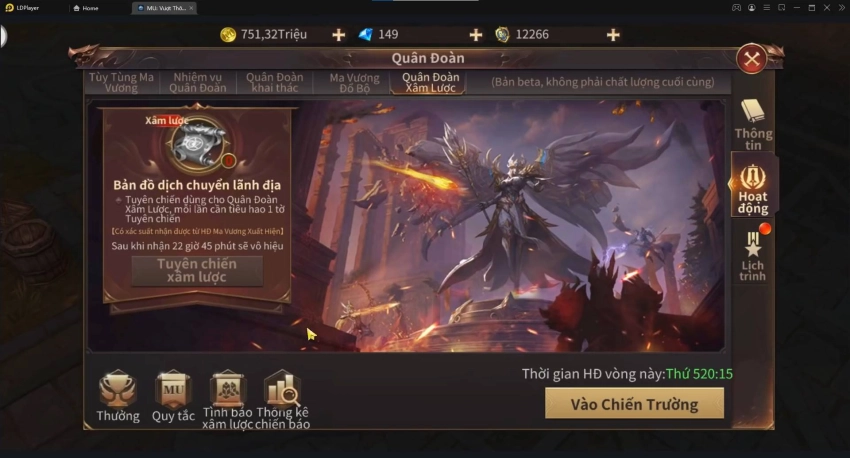Screen dimensions: 850x458
Task: Select Quân Đoàn khai thác tab
Action: [274, 82]
